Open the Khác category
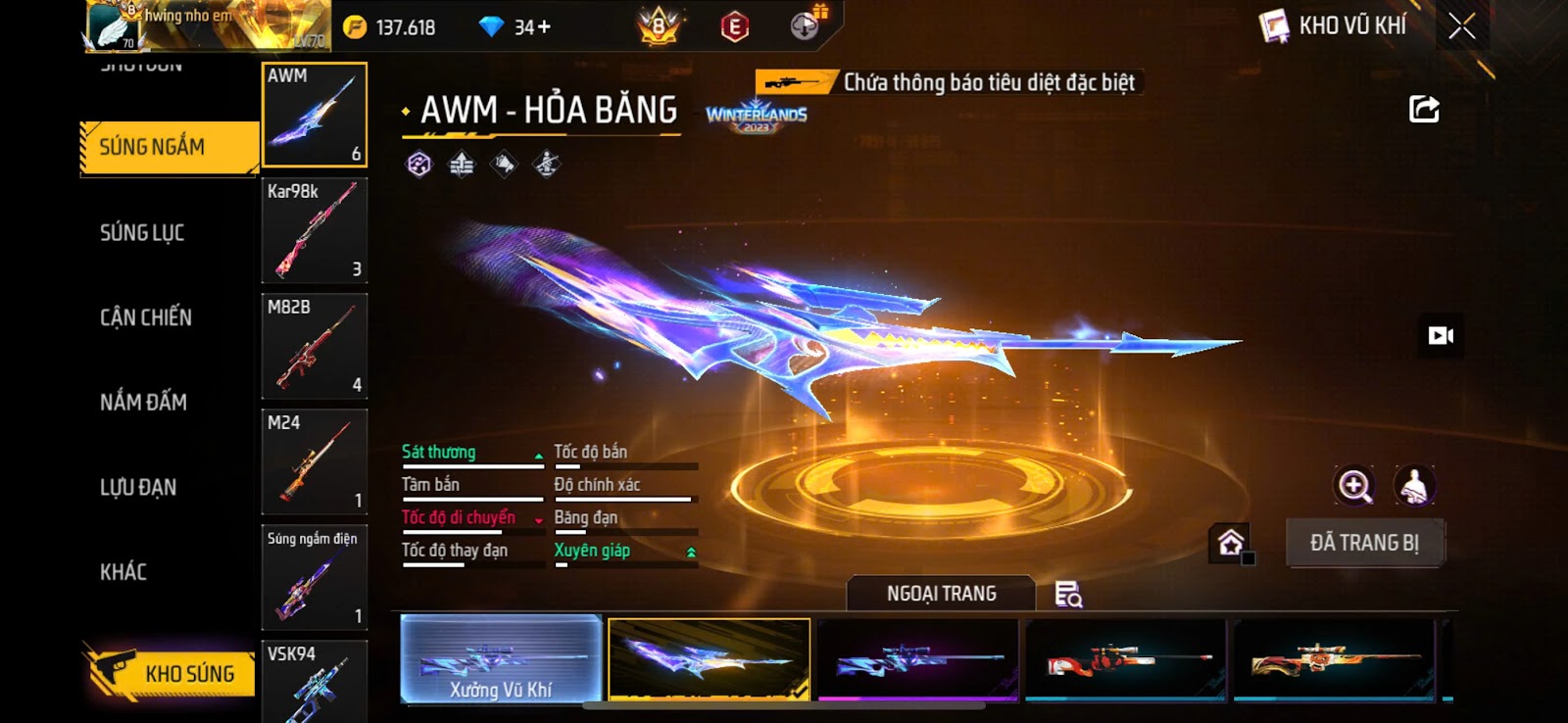This screenshot has width=1568, height=723. pyautogui.click(x=123, y=572)
